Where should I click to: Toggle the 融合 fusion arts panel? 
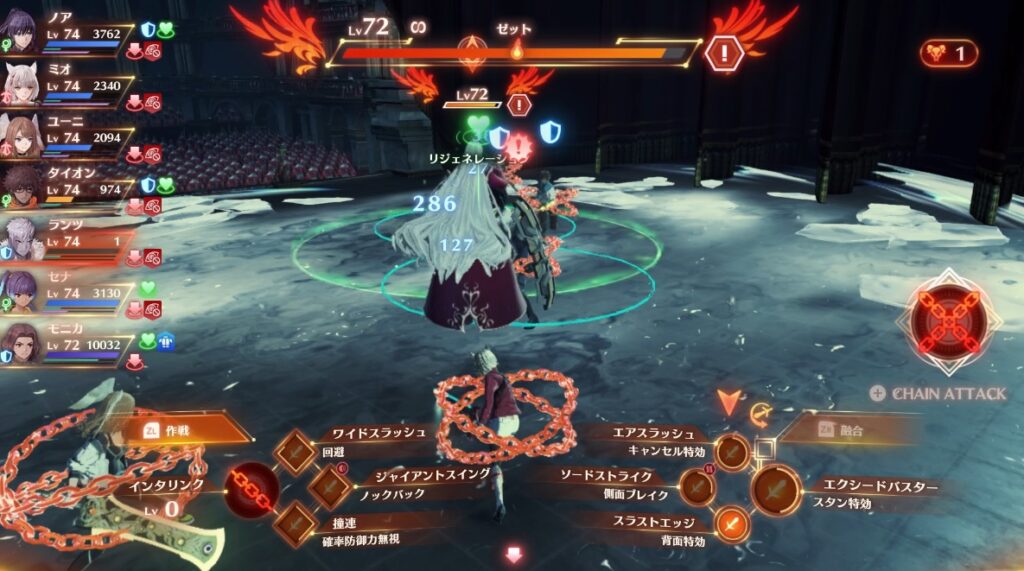pos(846,429)
